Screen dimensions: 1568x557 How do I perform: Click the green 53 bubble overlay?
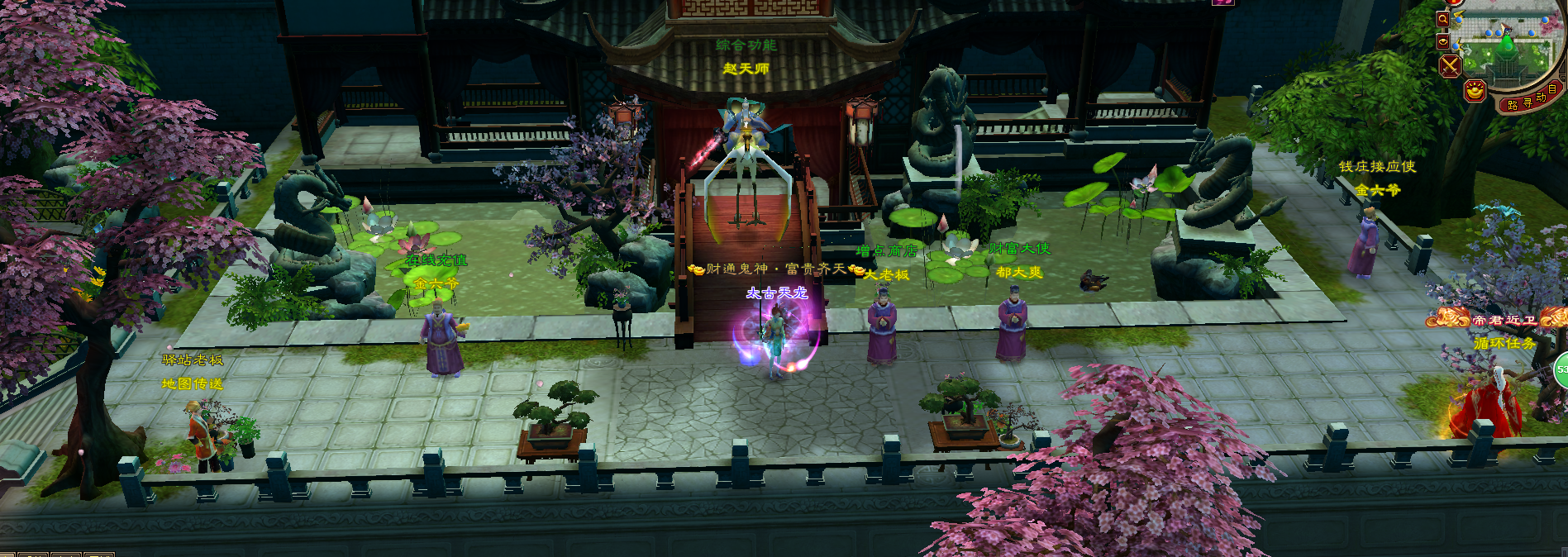click(1561, 370)
